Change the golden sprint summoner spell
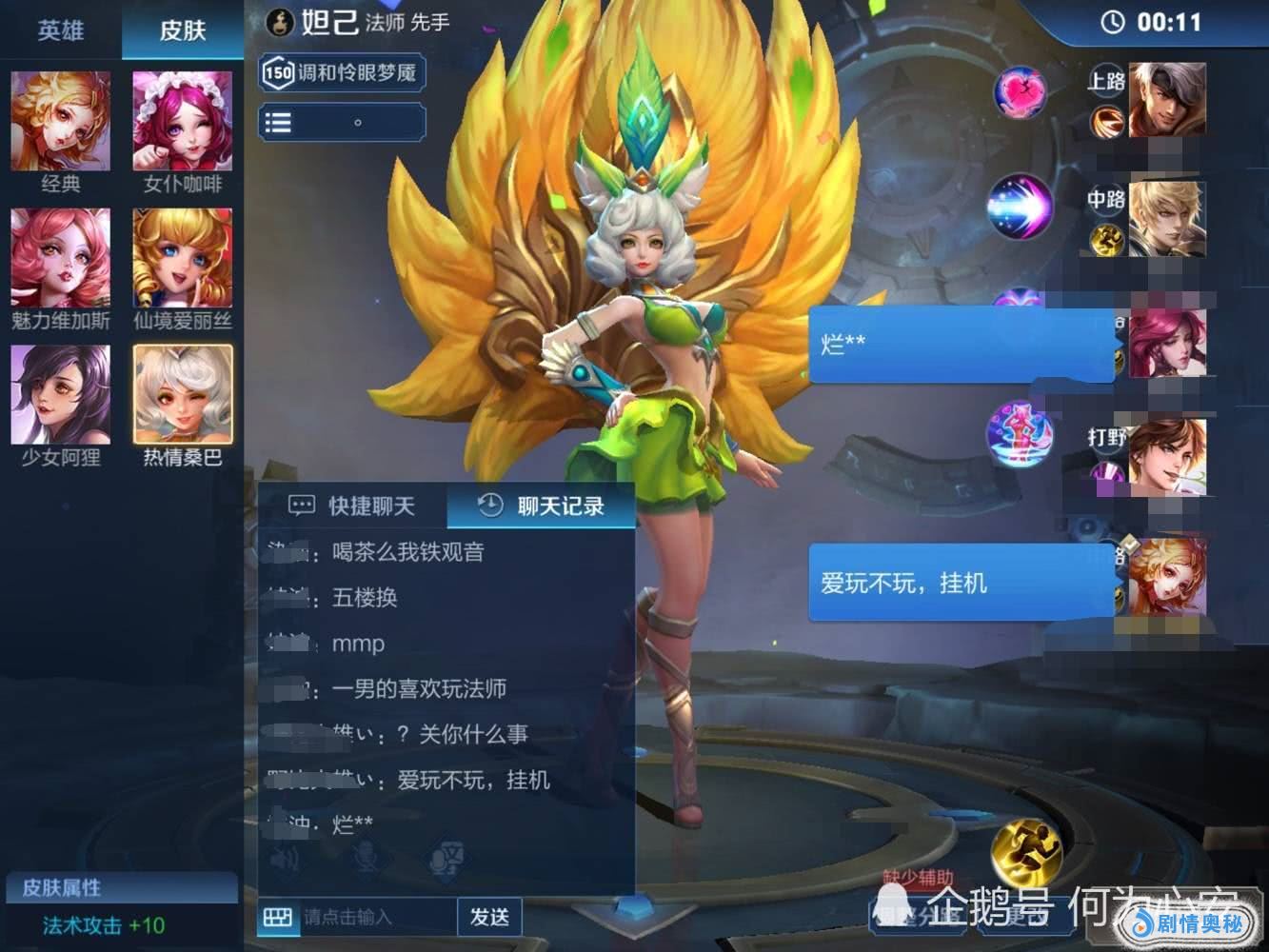 (x=1025, y=850)
